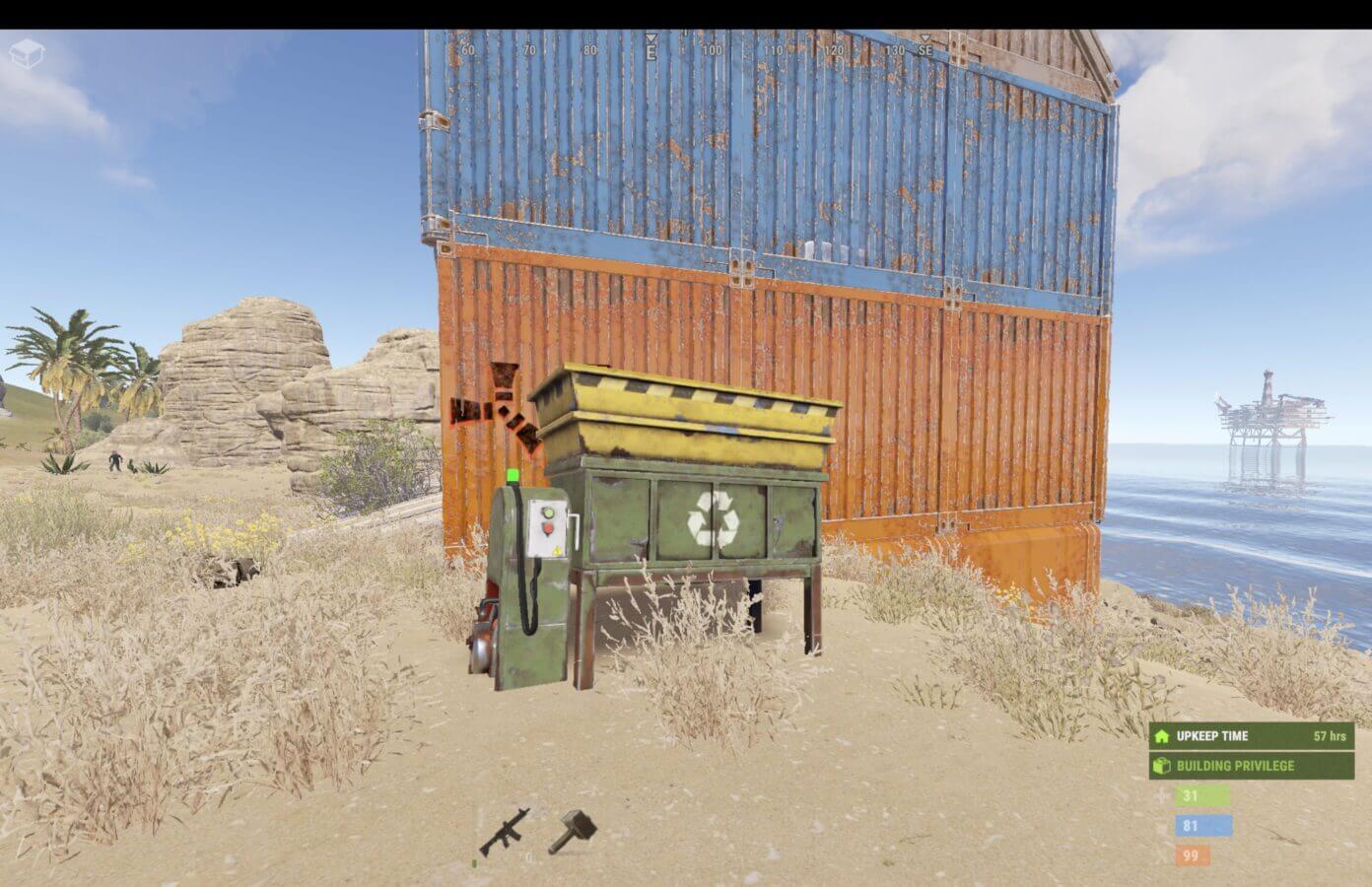Click the tool cupboard icon beside Building Privilege
The image size is (1372, 887).
point(1163,765)
